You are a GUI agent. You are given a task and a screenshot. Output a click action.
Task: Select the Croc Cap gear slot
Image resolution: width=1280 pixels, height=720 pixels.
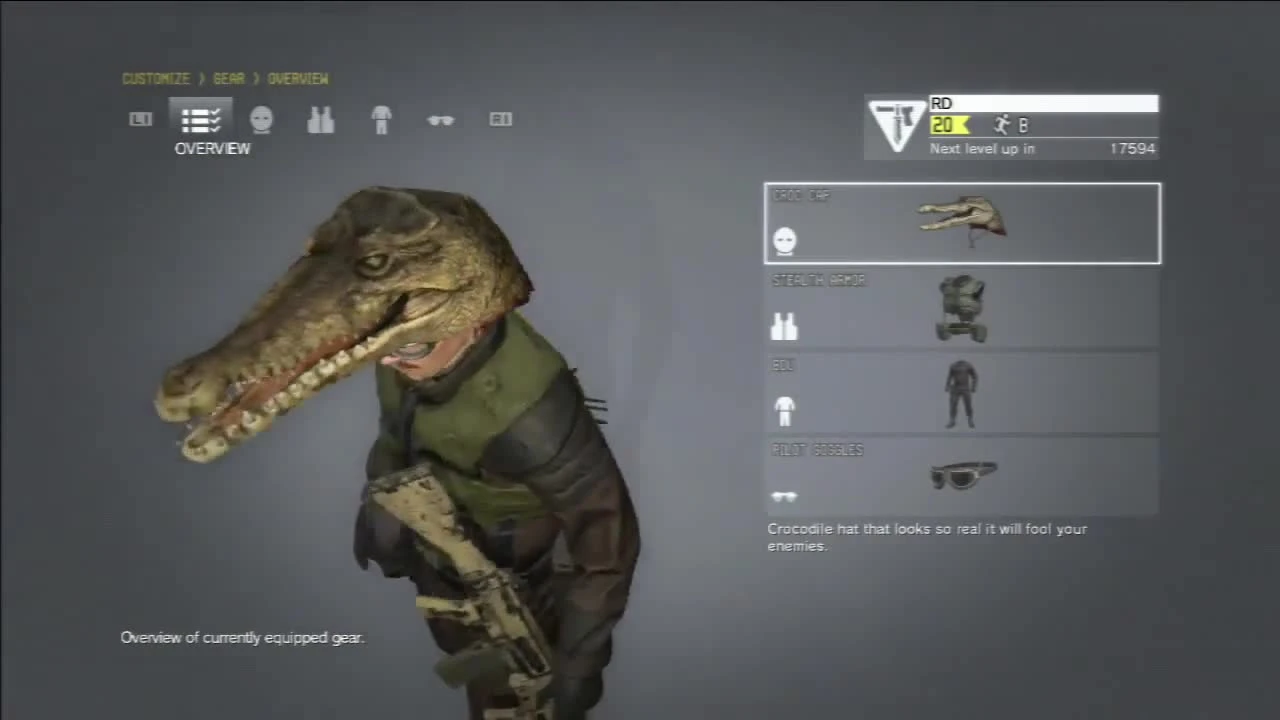click(962, 222)
